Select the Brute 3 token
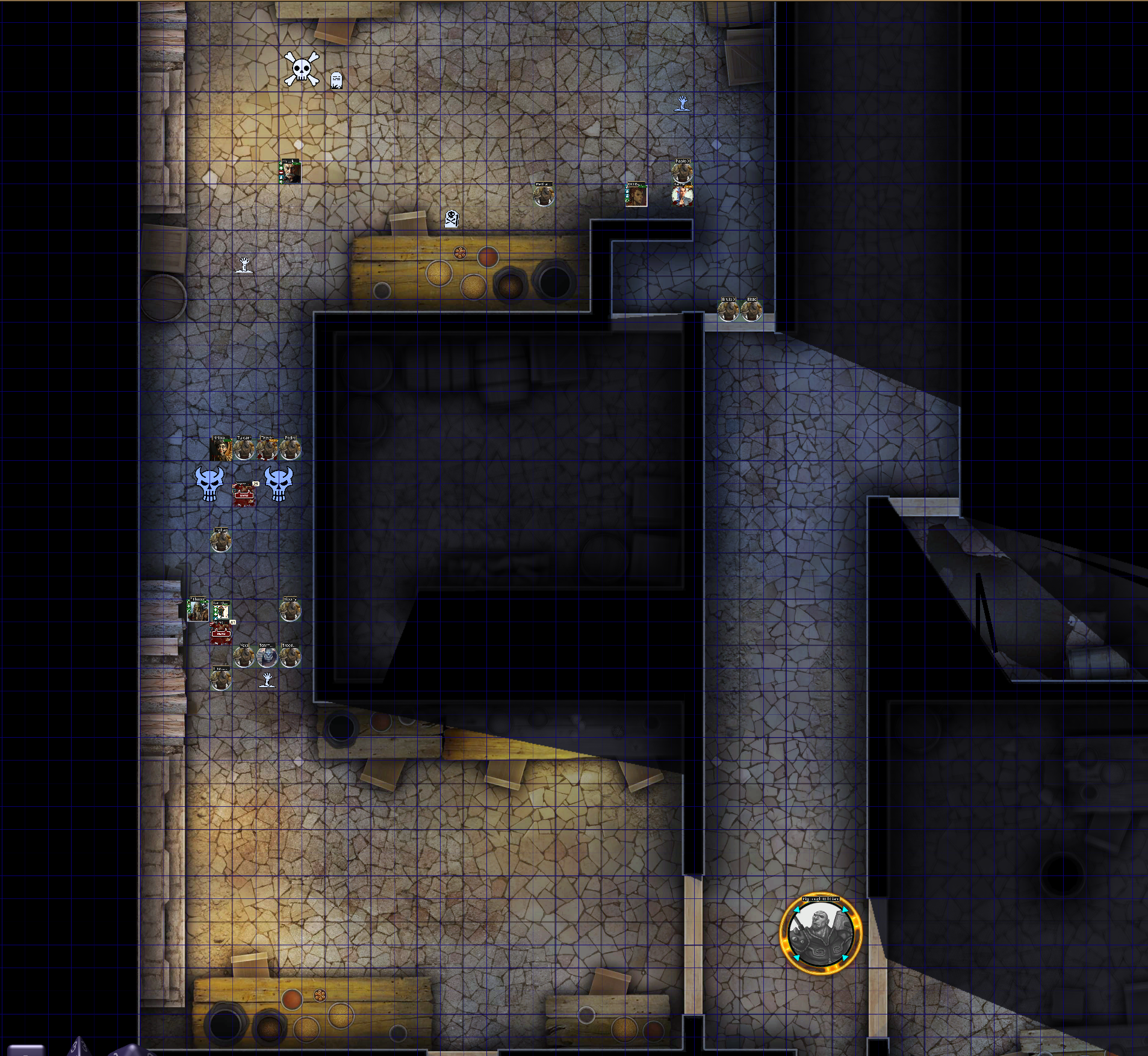Image resolution: width=1148 pixels, height=1056 pixels. tap(728, 310)
